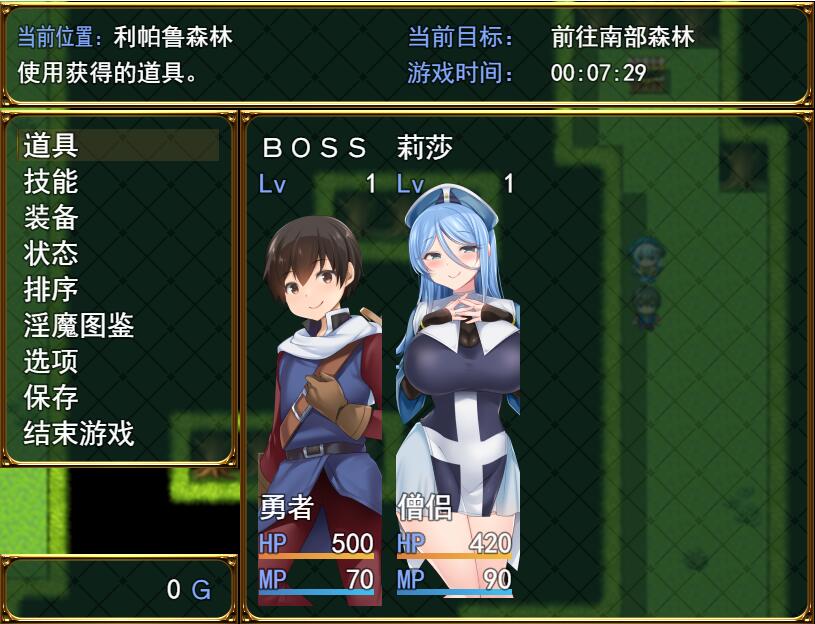Open the 淫魔图鉴 encyclopedia entry
815x624 pixels.
(79, 326)
